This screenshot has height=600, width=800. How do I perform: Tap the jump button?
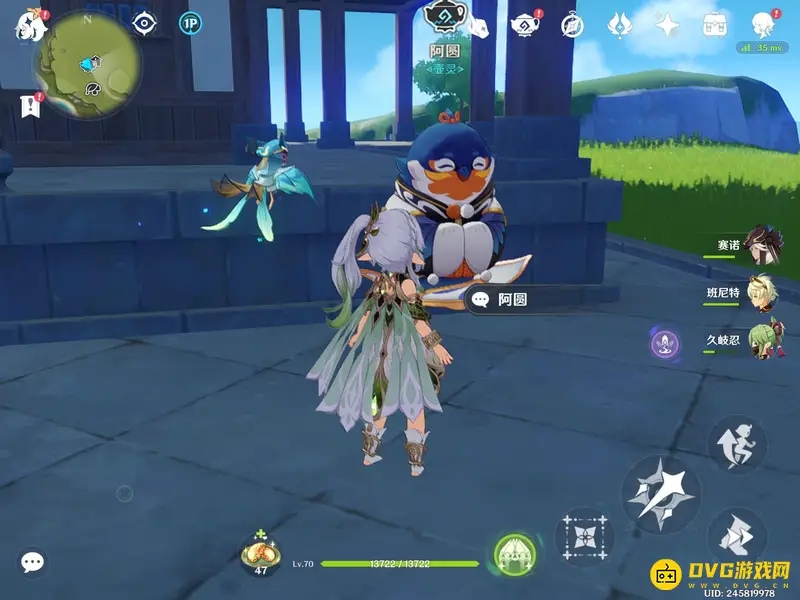click(x=737, y=444)
